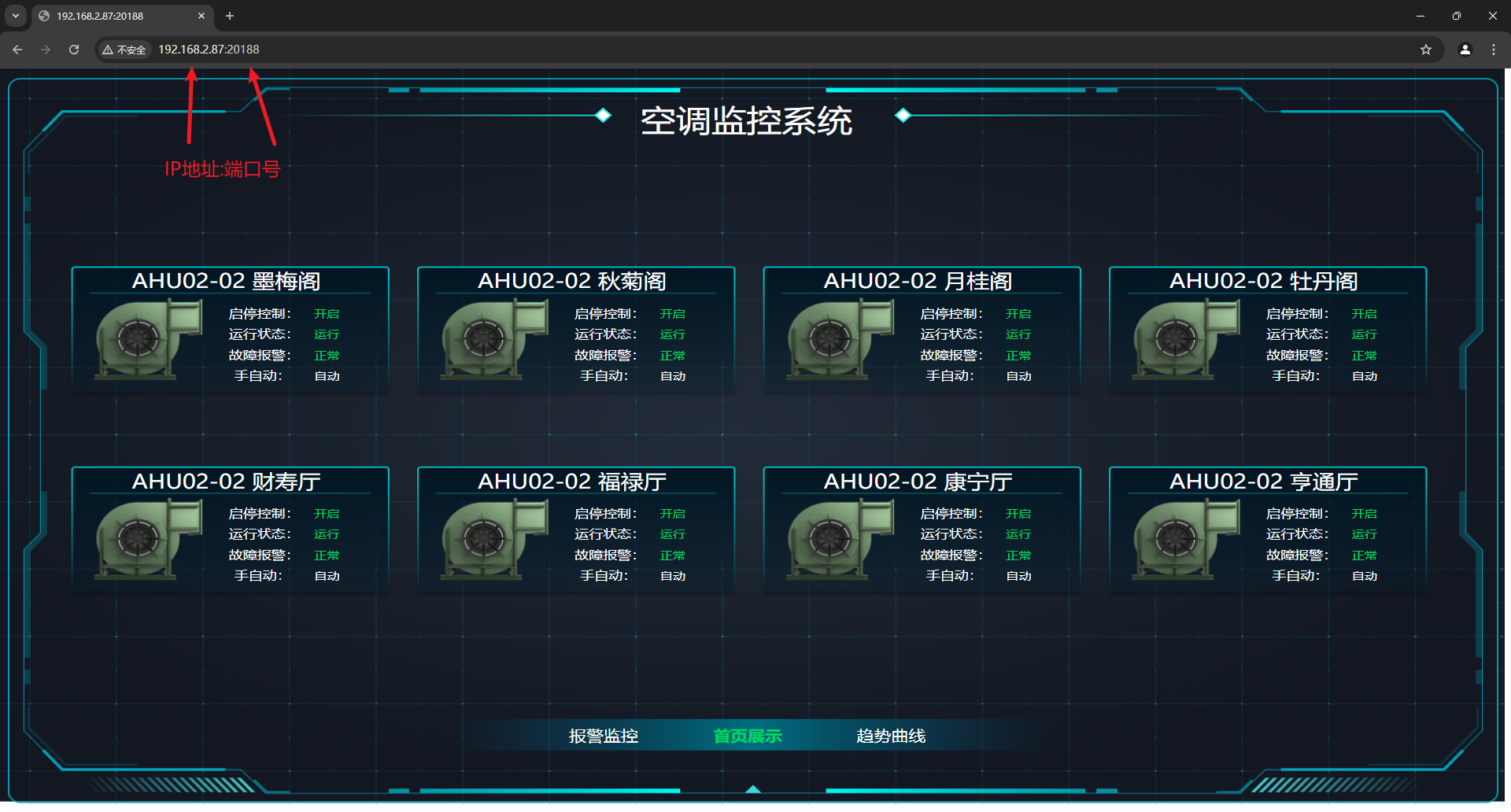Screen dimensions: 1511x812
Task: Expand the arrow below the bottom tabs
Action: click(753, 789)
